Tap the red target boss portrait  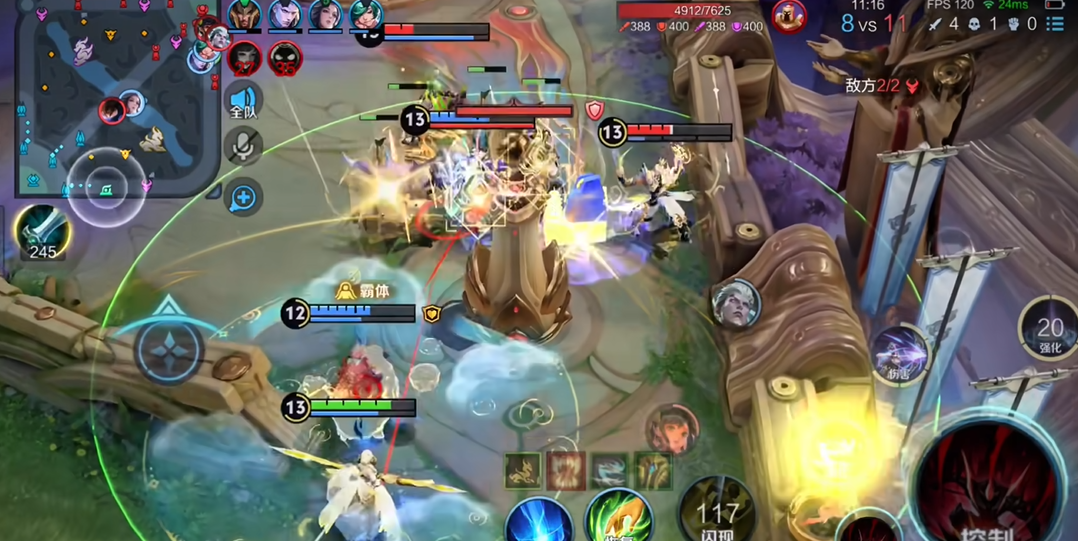(789, 16)
